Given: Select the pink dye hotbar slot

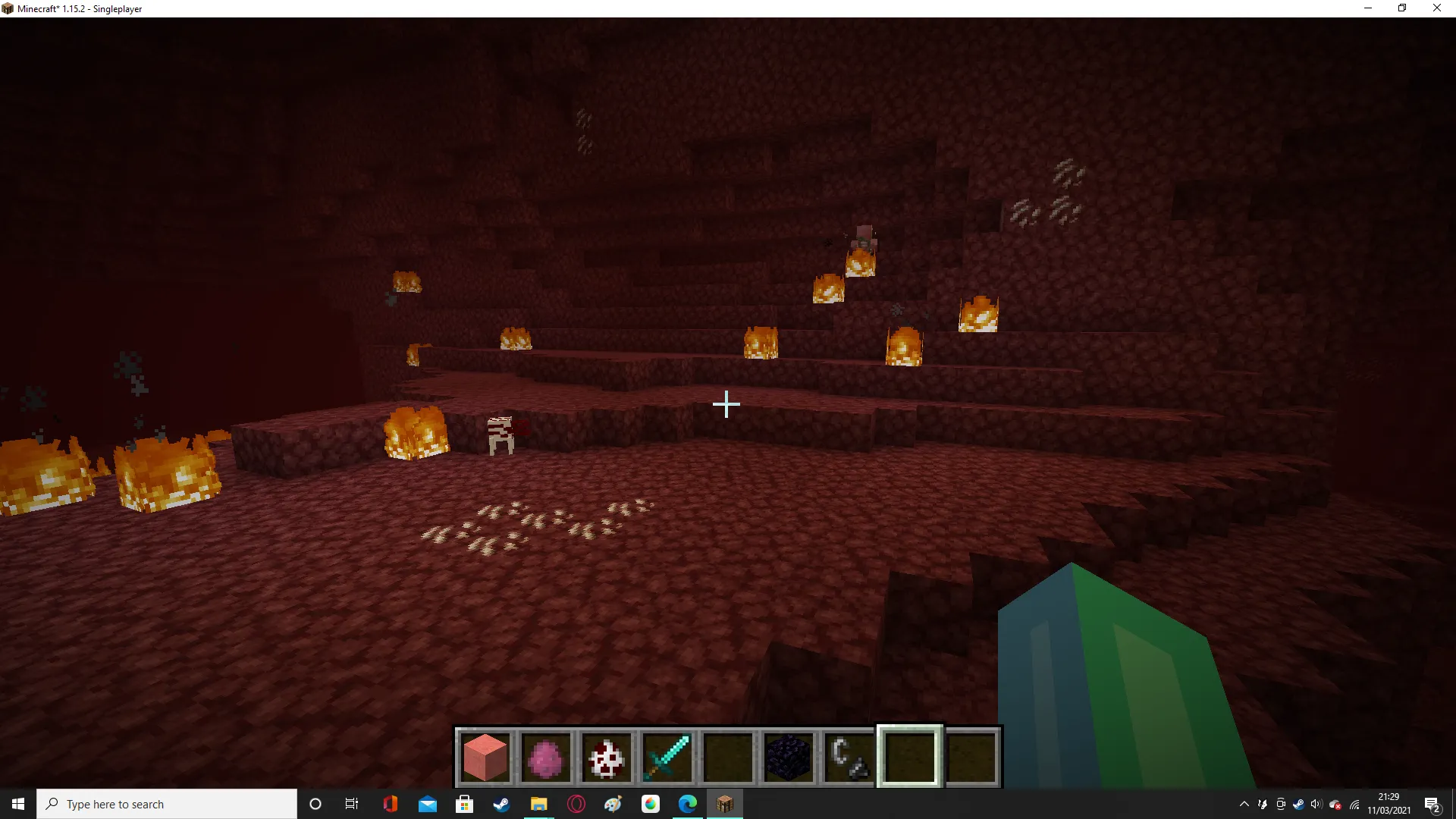Looking at the screenshot, I should (546, 756).
